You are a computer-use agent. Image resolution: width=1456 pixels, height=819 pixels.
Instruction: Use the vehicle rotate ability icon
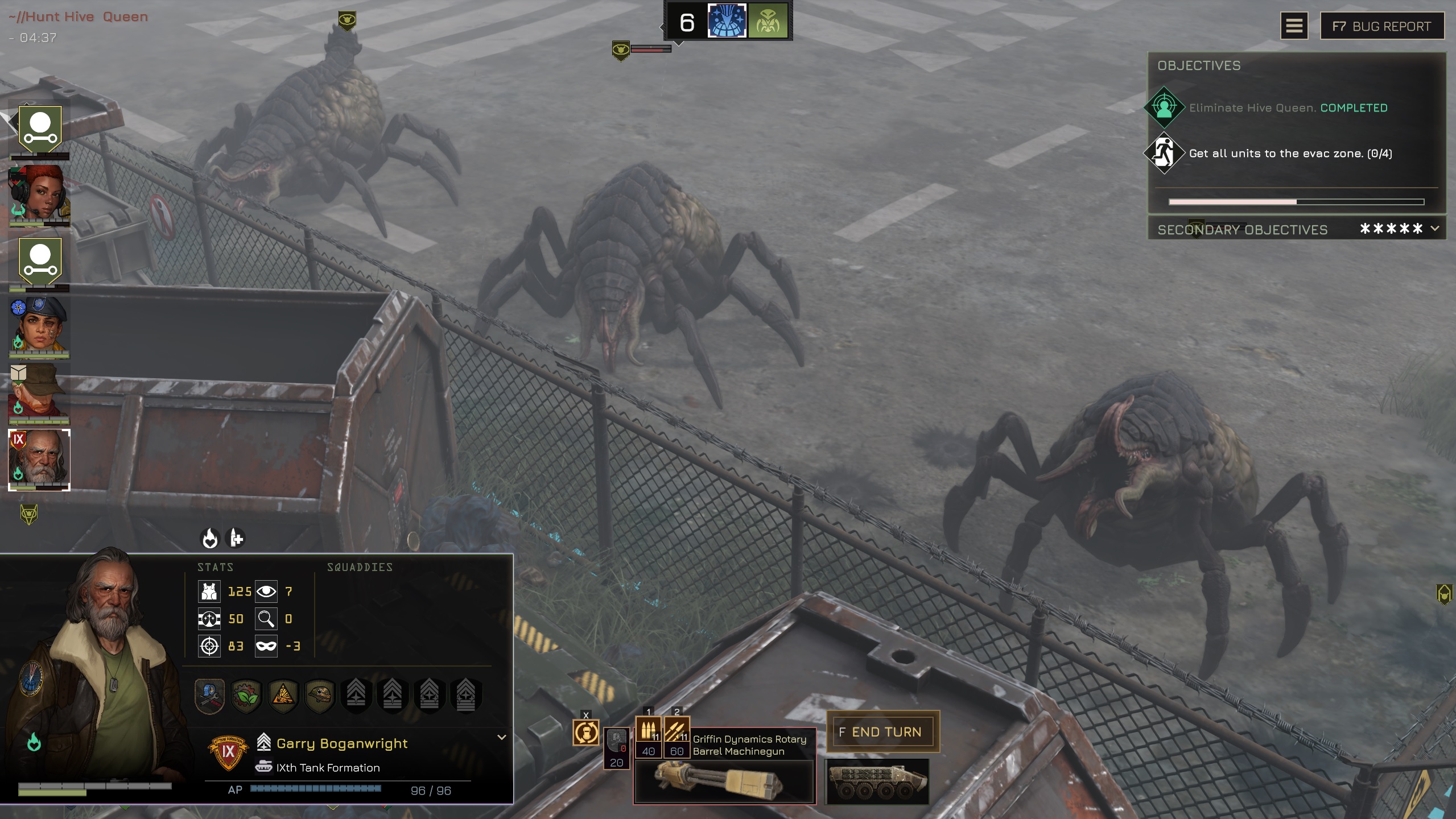(586, 733)
